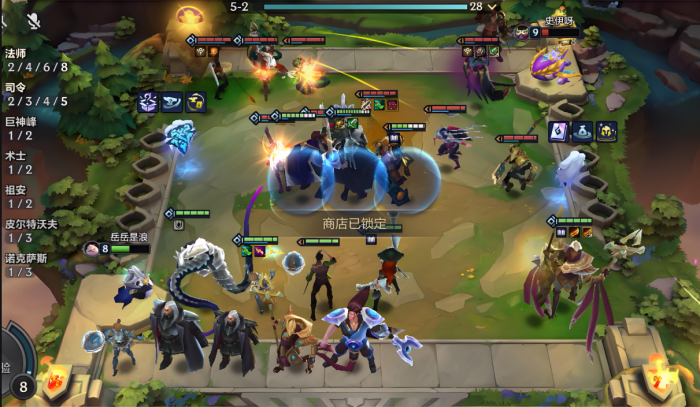The width and height of the screenshot is (700, 407).
Task: Inspect the enemy's blue card augment icon
Action: coord(559,131)
